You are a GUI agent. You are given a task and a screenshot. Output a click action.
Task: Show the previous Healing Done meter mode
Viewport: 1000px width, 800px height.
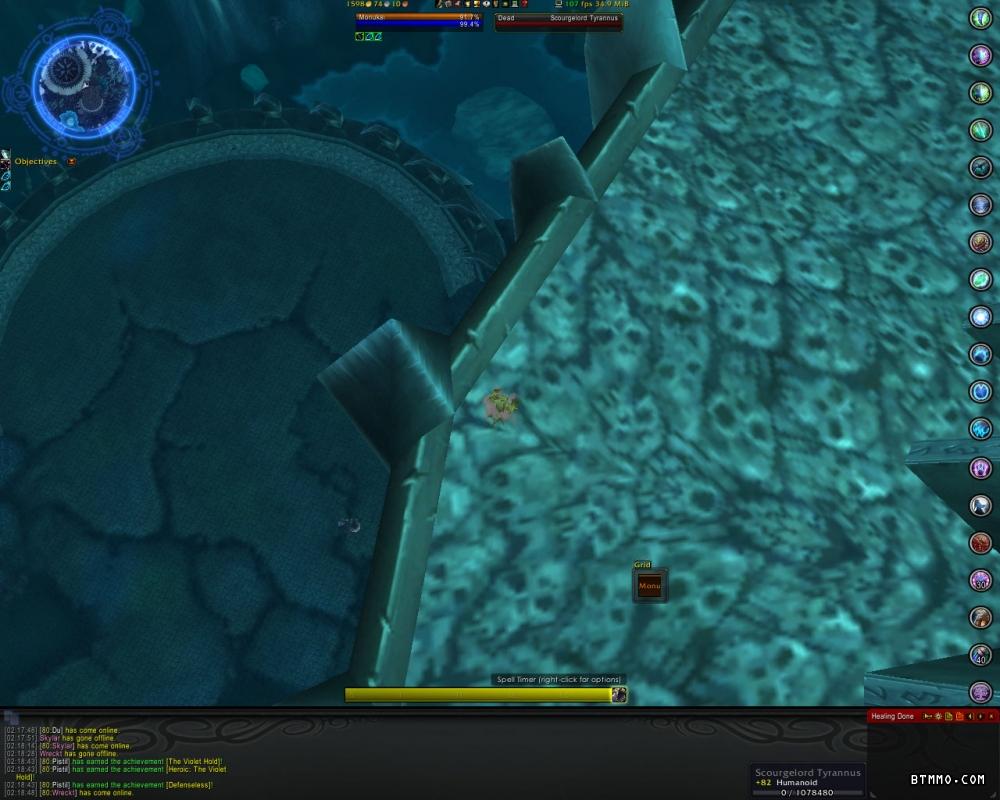pos(969,716)
